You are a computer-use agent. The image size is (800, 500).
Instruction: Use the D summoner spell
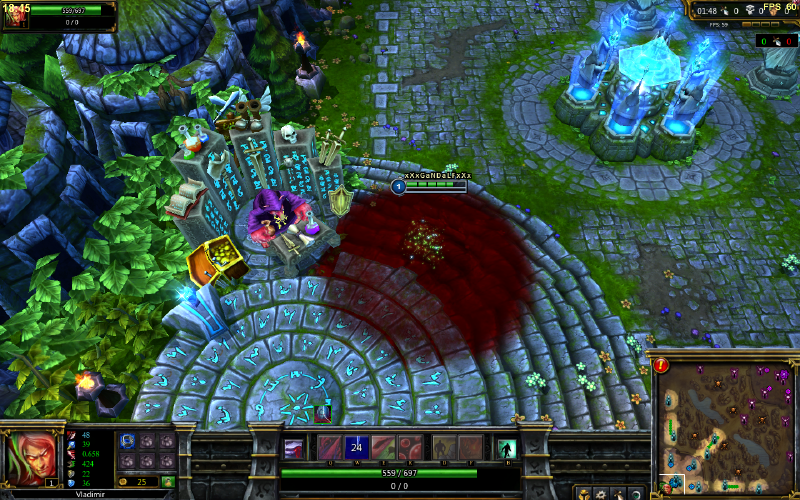(x=445, y=448)
